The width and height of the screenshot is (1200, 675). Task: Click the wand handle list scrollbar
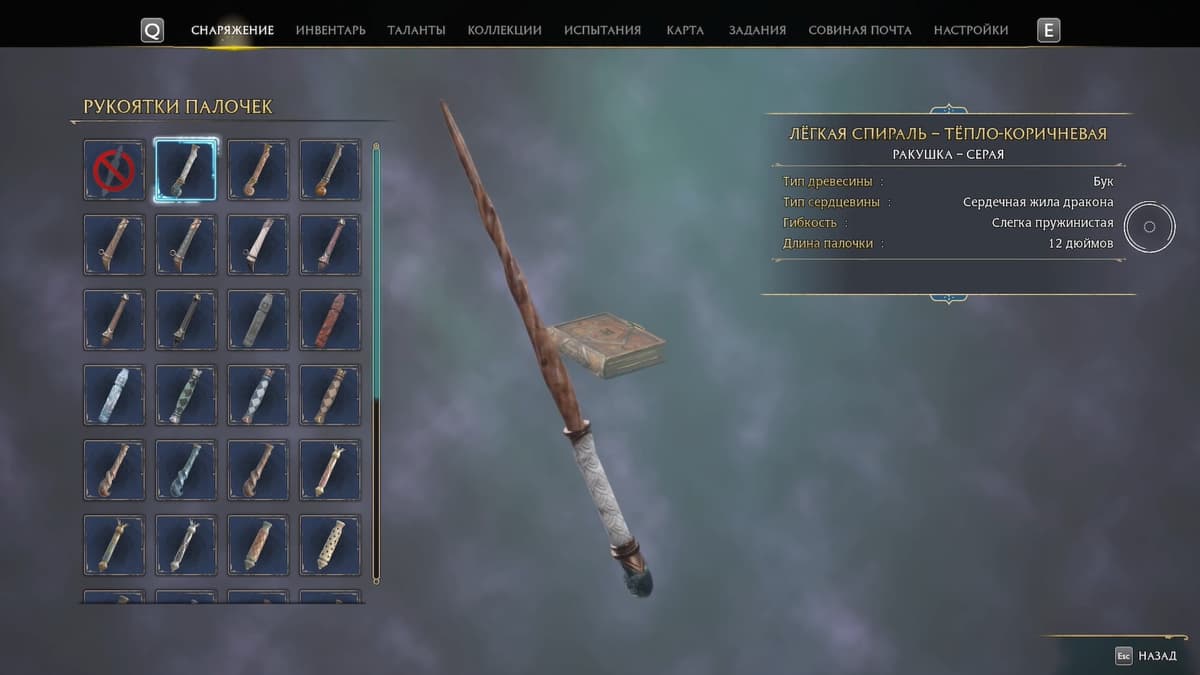376,360
